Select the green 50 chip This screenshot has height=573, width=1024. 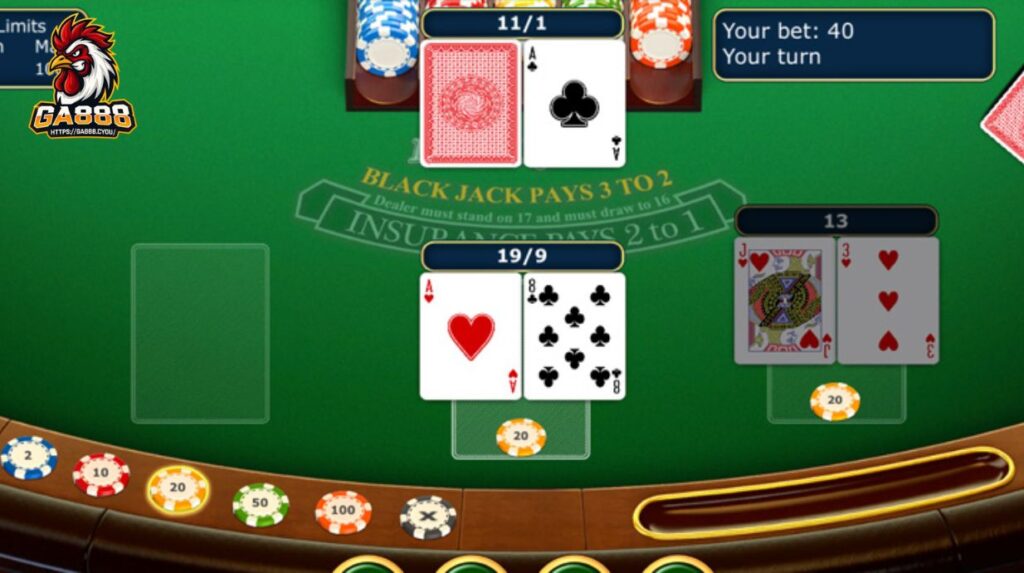[x=260, y=504]
